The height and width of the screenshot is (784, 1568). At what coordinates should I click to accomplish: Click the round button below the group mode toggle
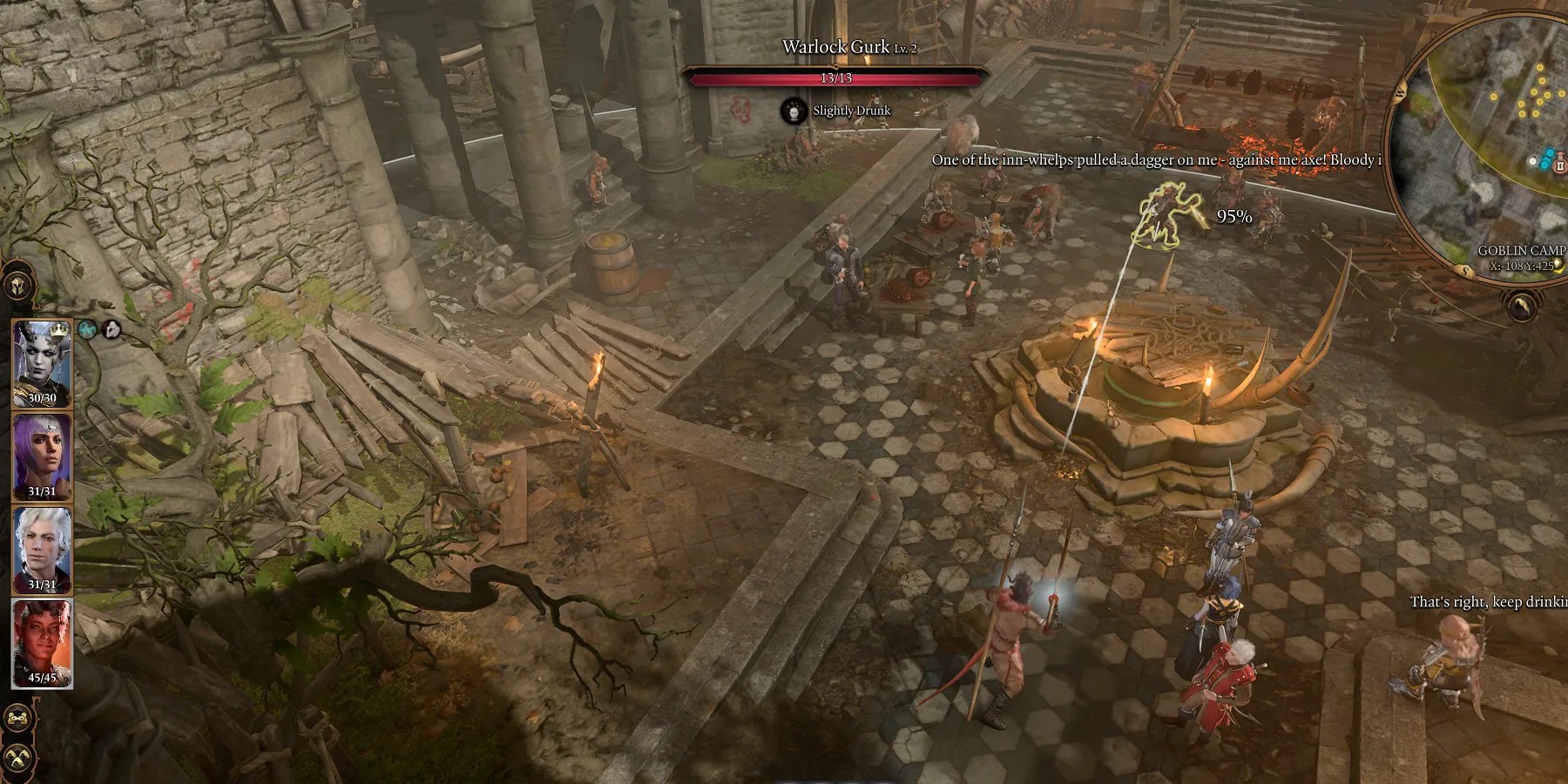click(17, 756)
